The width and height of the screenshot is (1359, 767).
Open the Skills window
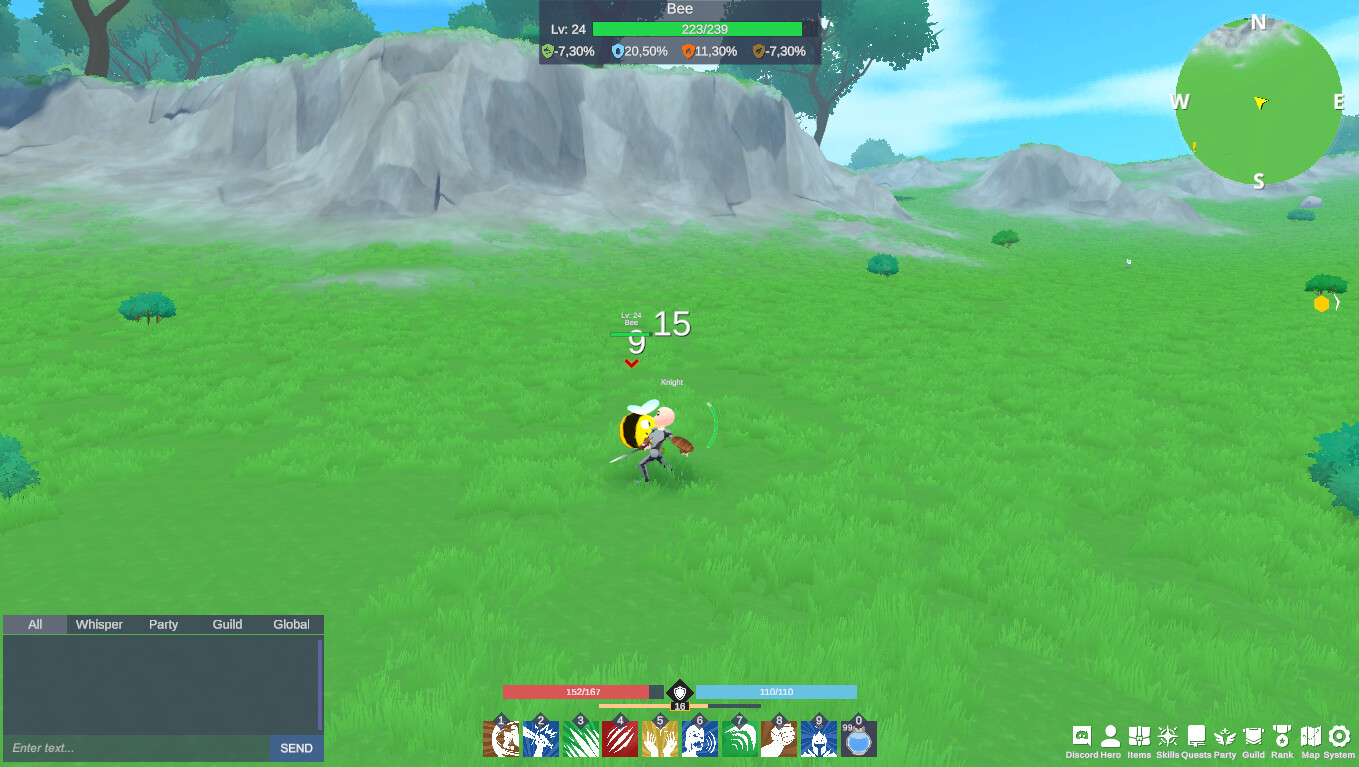coord(1166,737)
